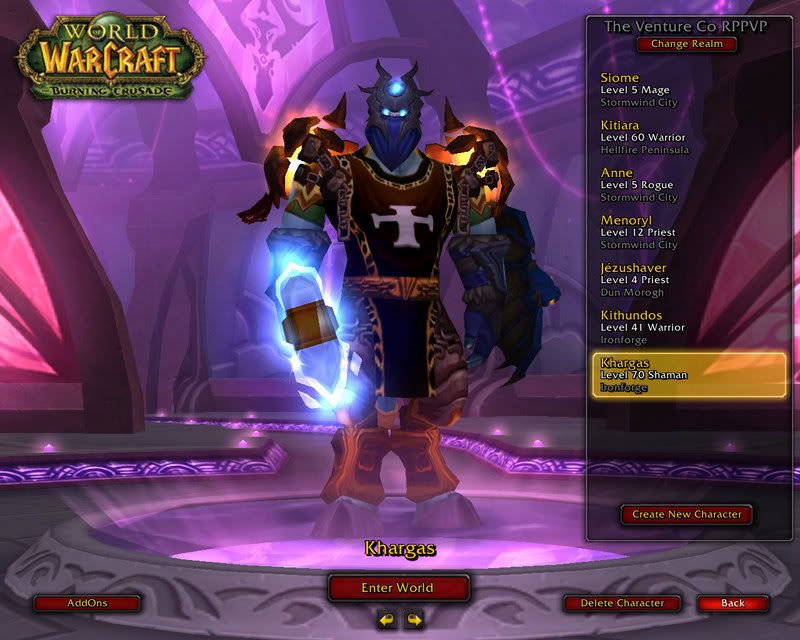Go back with the Back button
The image size is (800, 640).
click(732, 603)
